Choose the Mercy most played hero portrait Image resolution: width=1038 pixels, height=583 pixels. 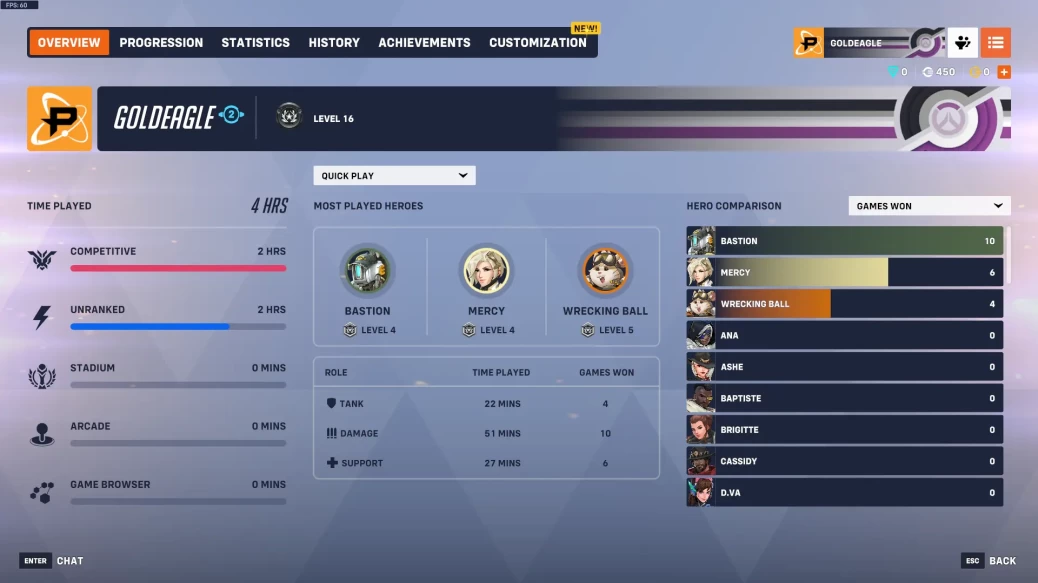point(486,273)
